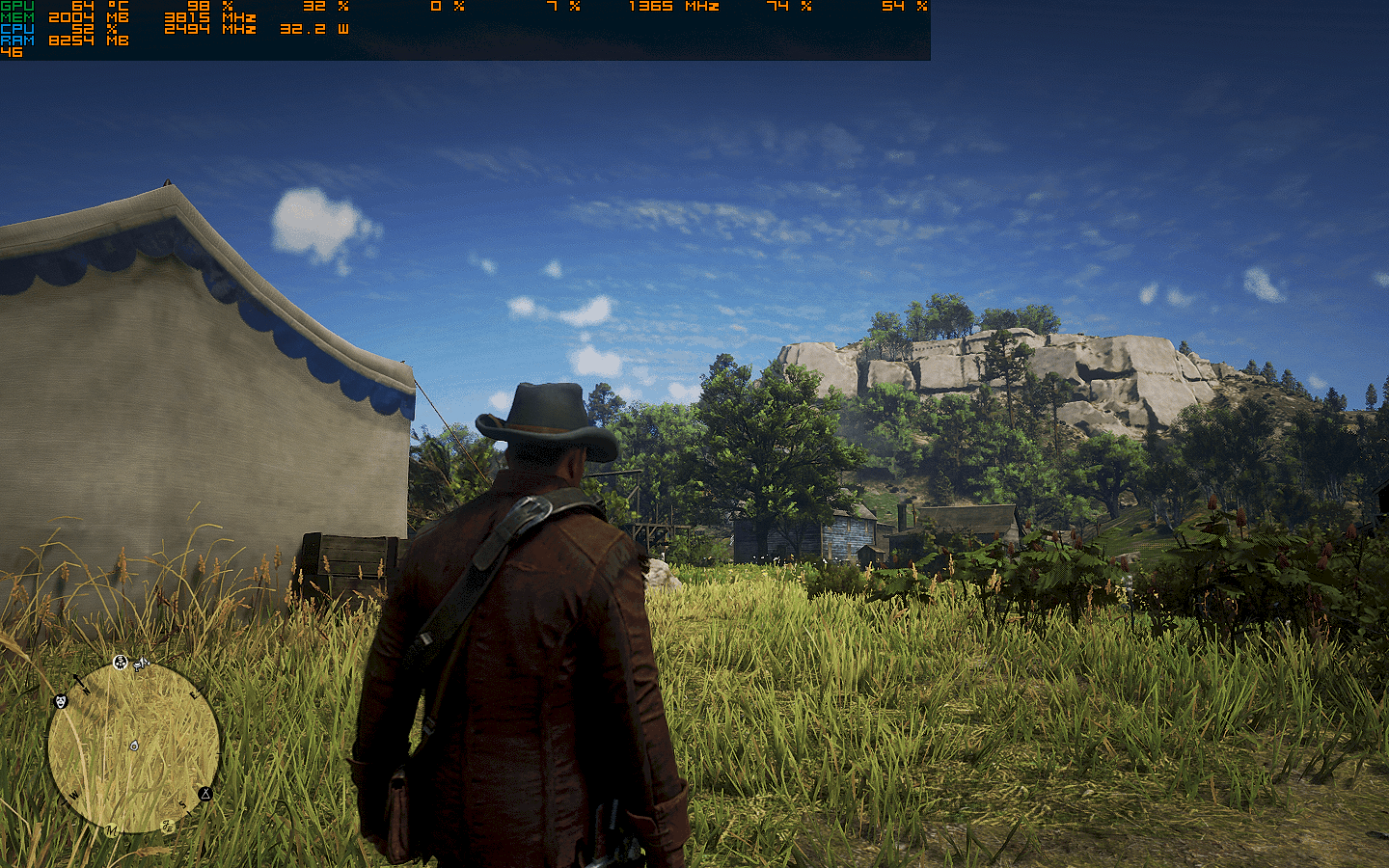Select the theater mask marker on minimap
1389x868 pixels.
(x=60, y=701)
